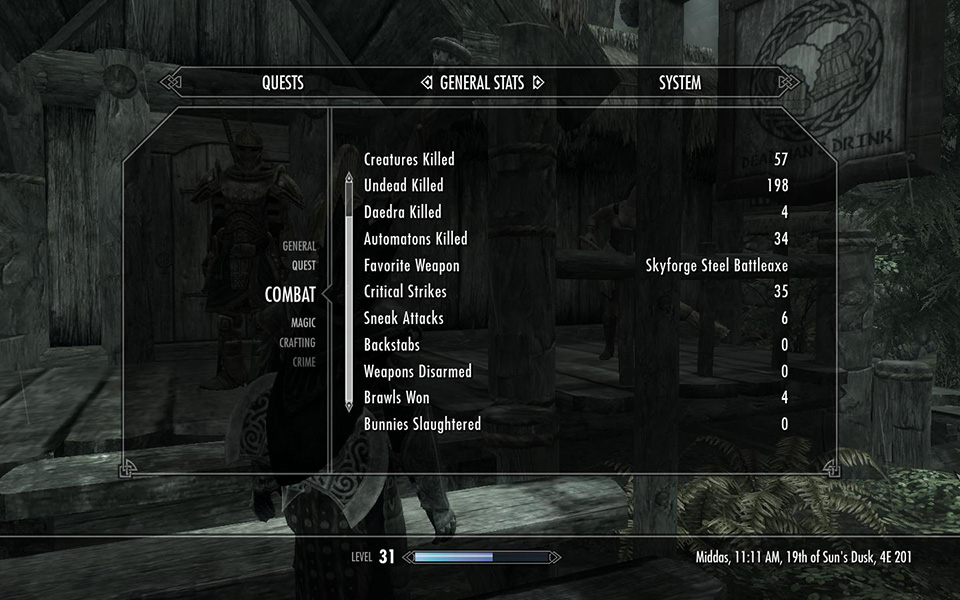Switch to the Quests tab
960x600 pixels.
pyautogui.click(x=283, y=83)
